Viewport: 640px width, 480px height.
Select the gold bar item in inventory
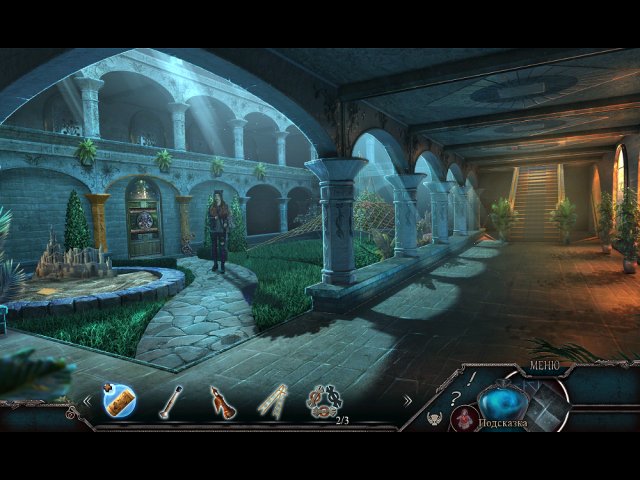[119, 401]
